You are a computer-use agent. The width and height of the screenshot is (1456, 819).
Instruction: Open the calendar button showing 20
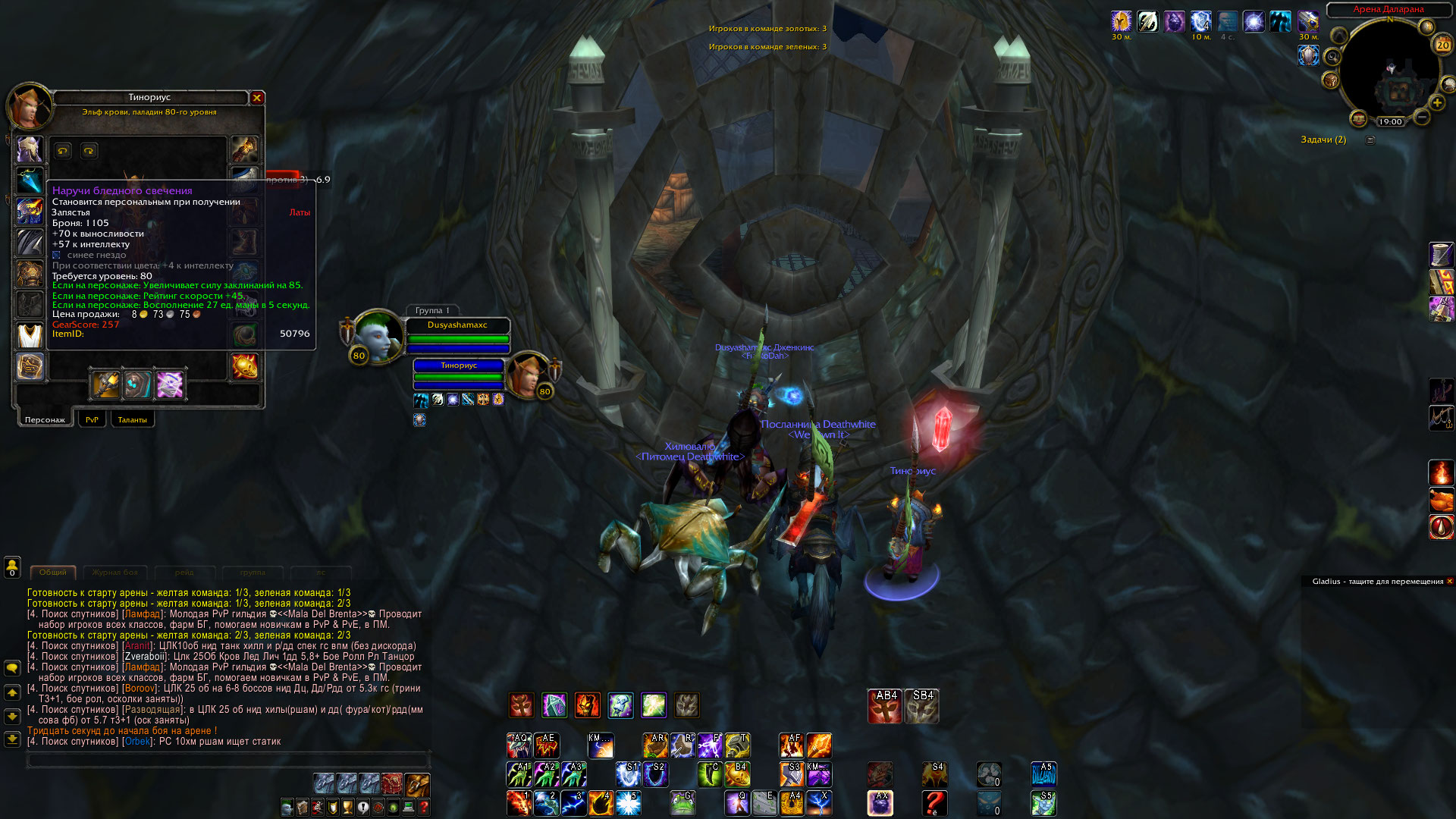point(1442,45)
